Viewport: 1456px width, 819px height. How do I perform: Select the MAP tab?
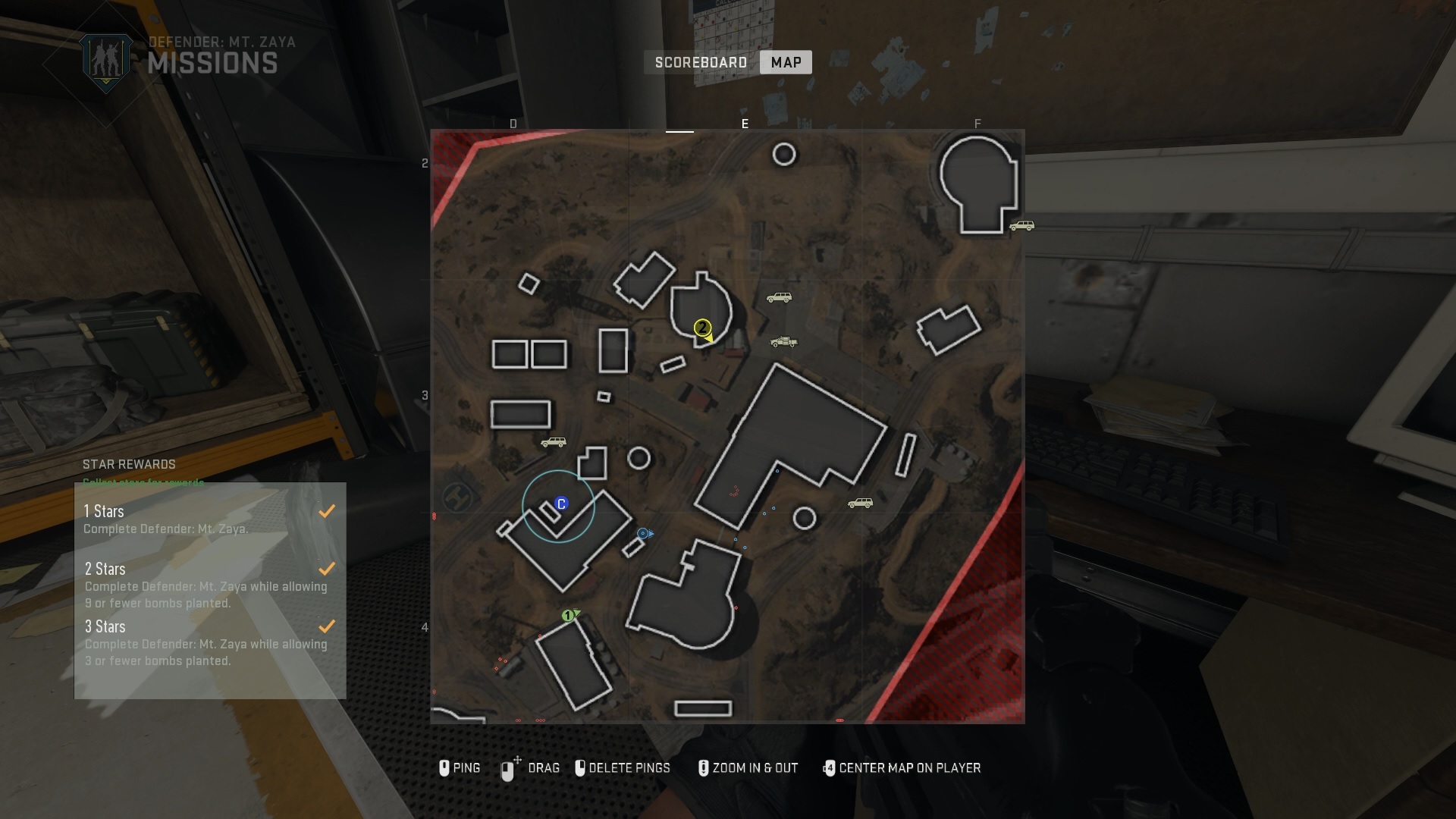click(x=786, y=62)
